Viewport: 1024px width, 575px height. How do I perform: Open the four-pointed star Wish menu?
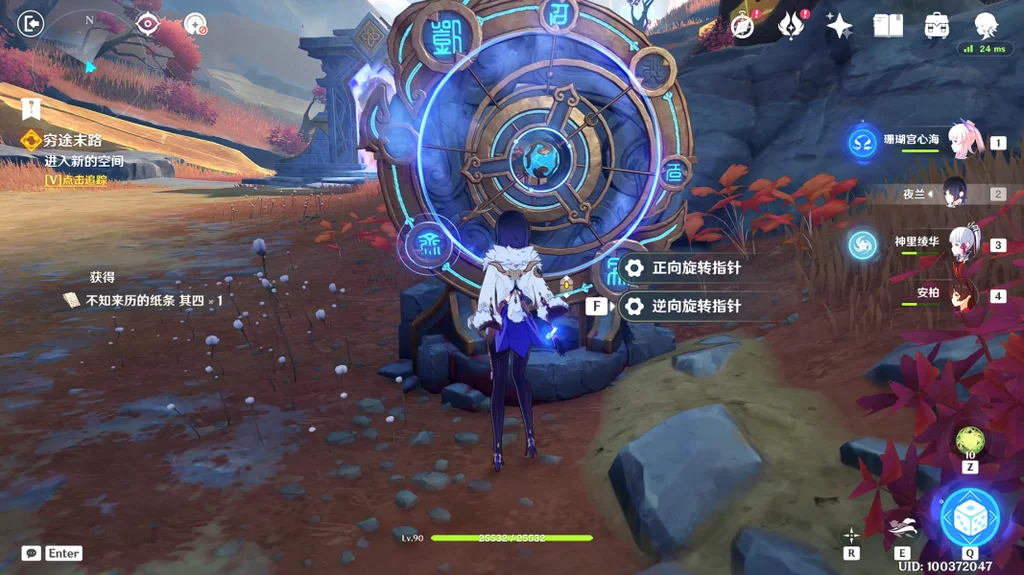[839, 26]
